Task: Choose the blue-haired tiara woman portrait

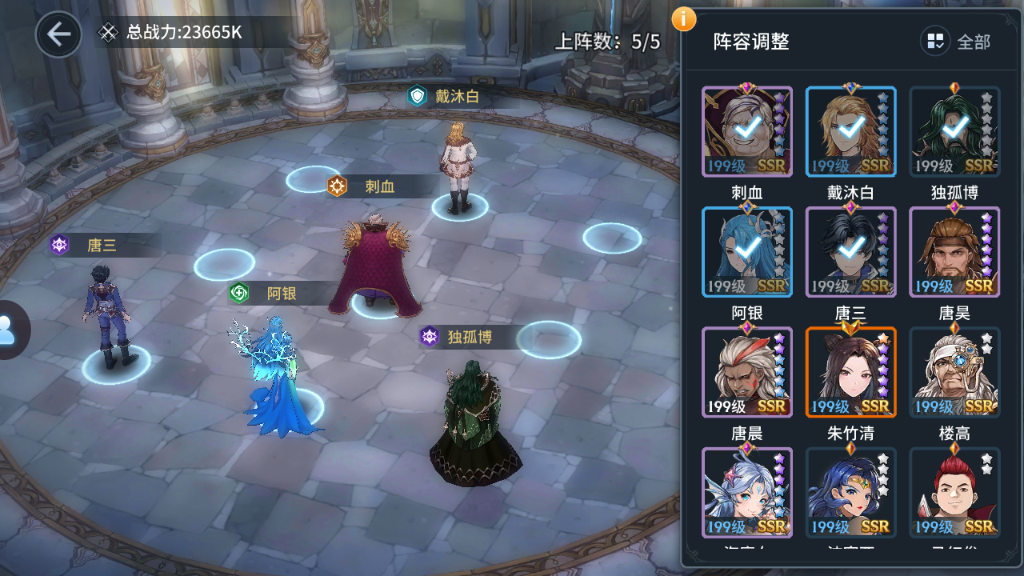Action: point(851,492)
